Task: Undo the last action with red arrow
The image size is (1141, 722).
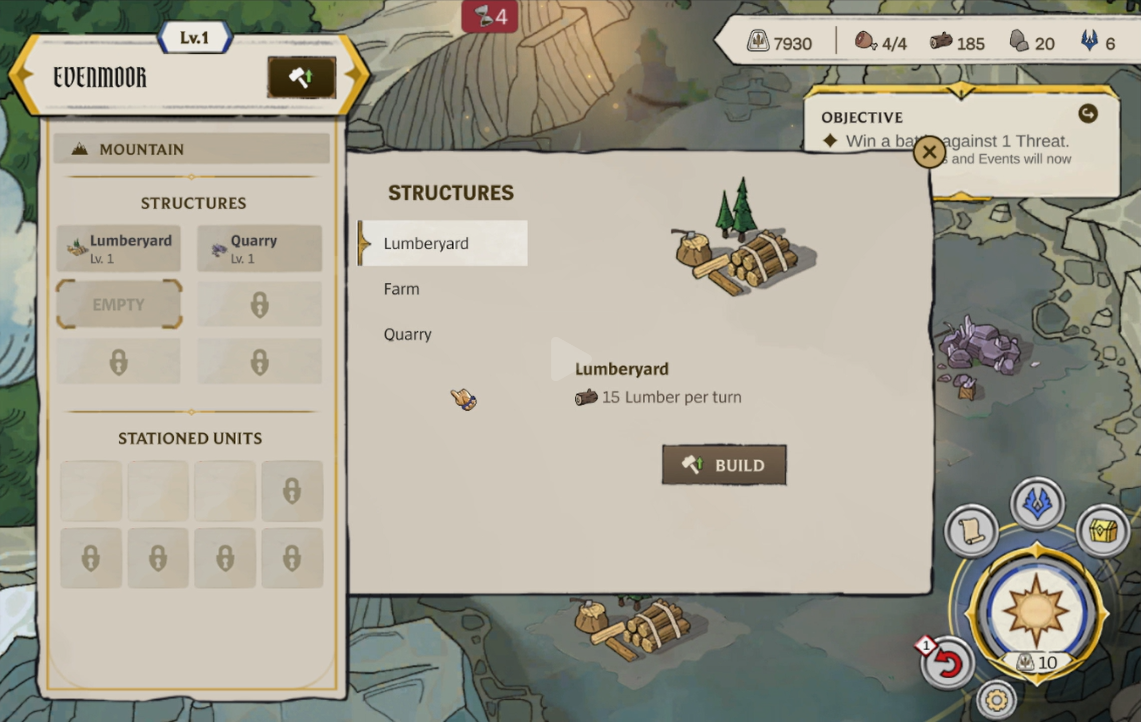Action: tap(947, 663)
